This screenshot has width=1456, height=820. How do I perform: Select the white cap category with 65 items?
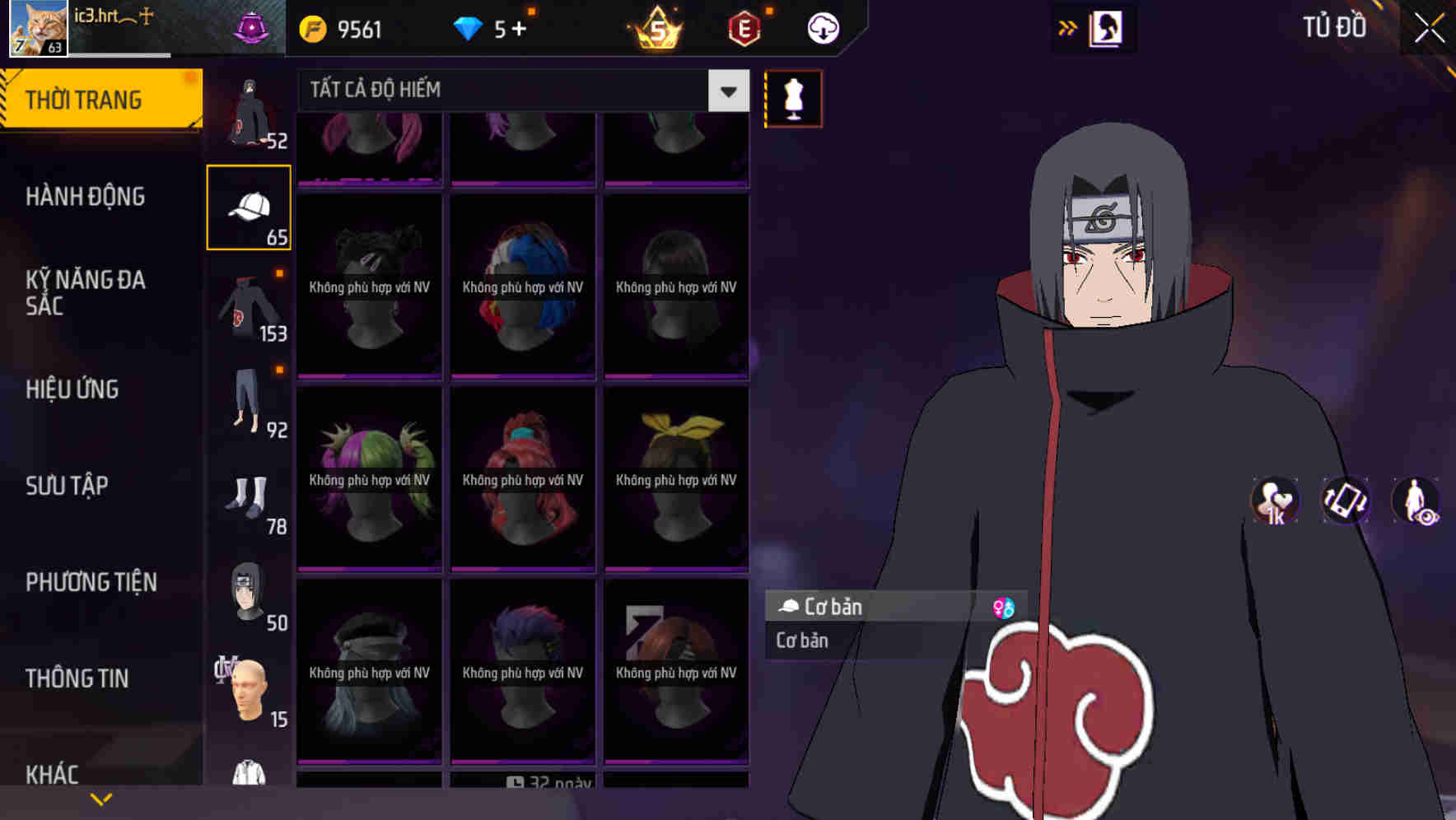click(250, 205)
